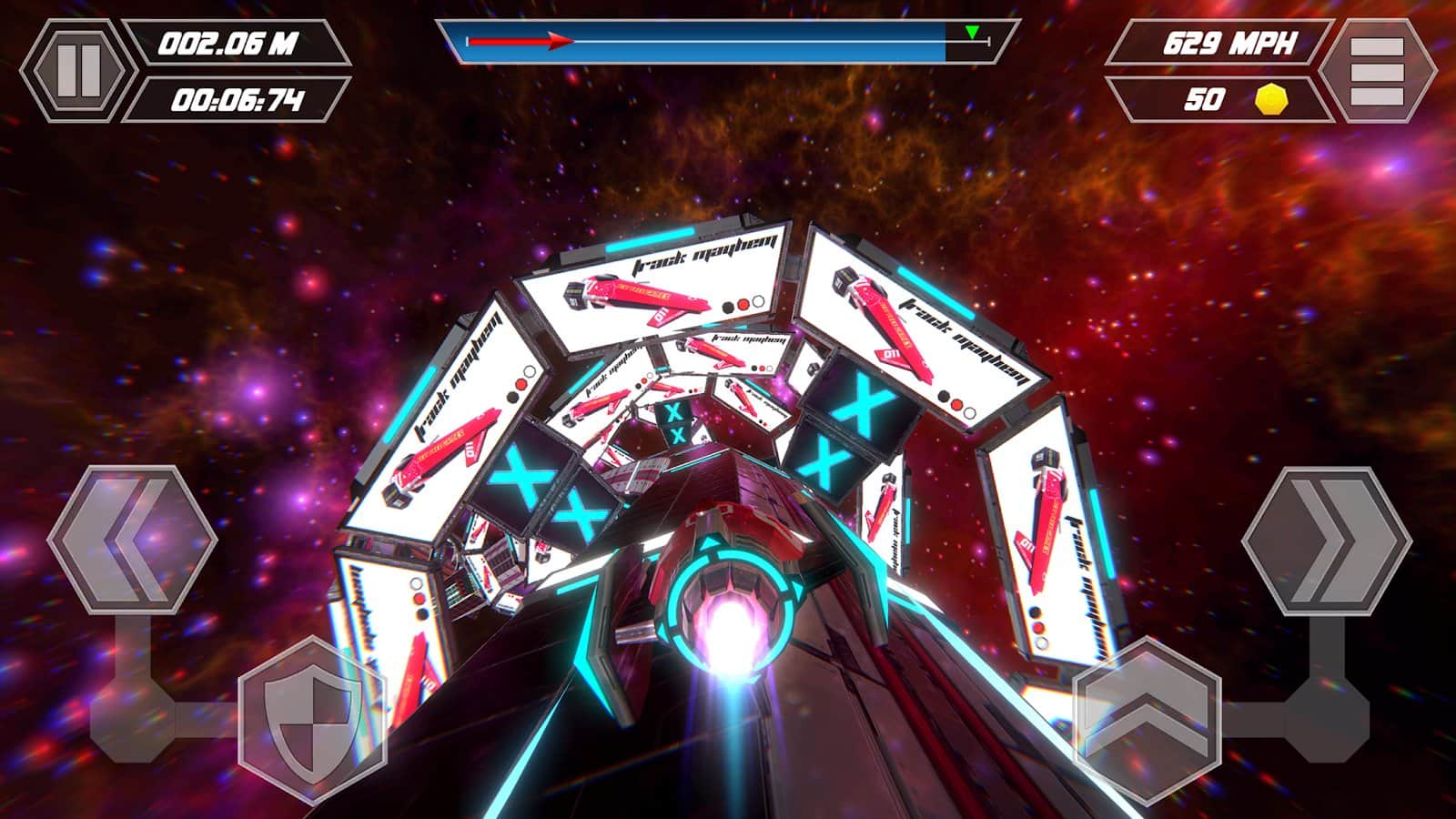Steer left with the left chevron button
Screen dimensions: 1456x819
pyautogui.click(x=132, y=540)
